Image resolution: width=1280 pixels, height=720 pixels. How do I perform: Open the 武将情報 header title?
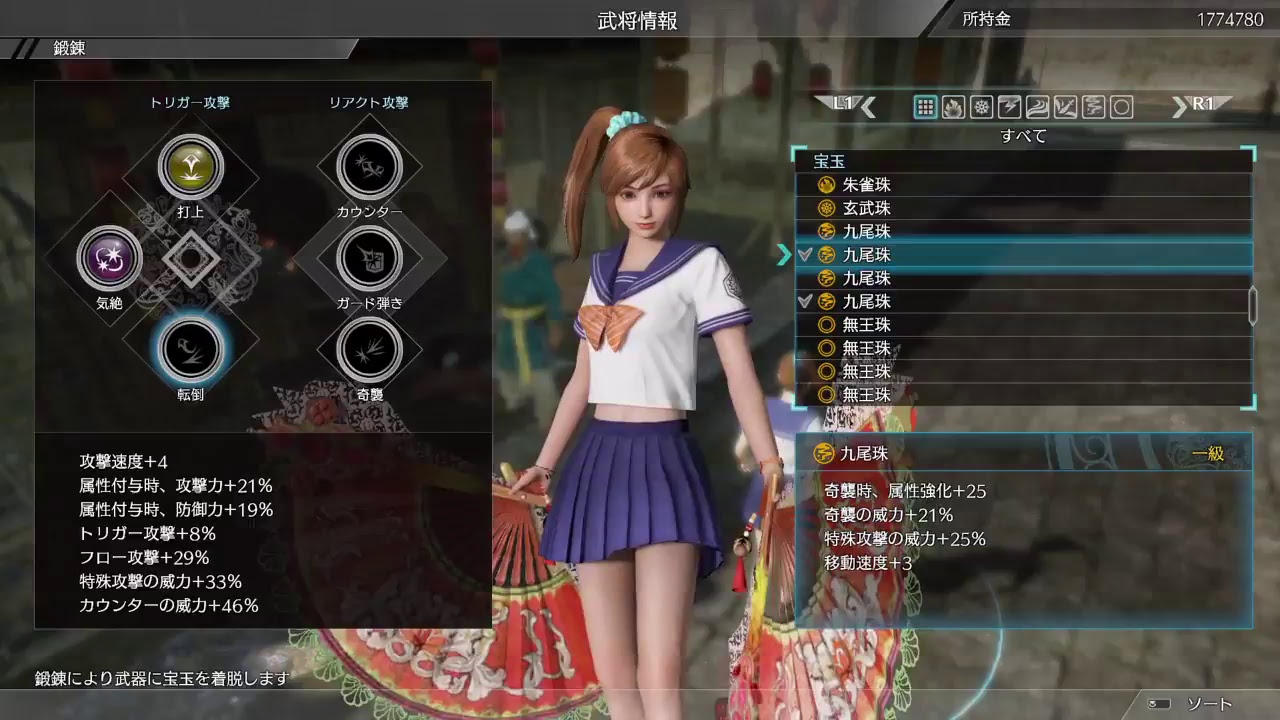[640, 20]
